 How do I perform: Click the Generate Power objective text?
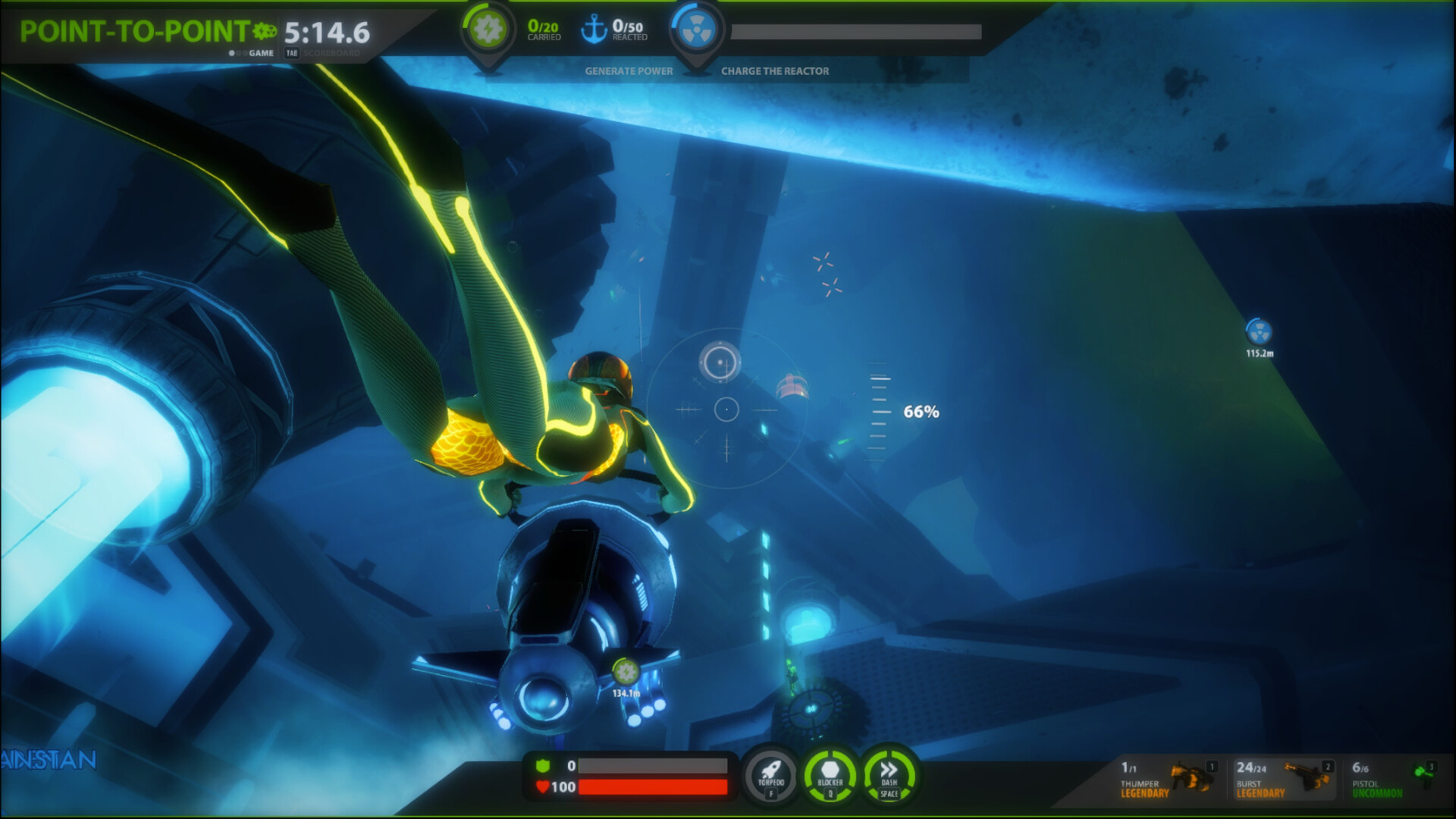(627, 71)
